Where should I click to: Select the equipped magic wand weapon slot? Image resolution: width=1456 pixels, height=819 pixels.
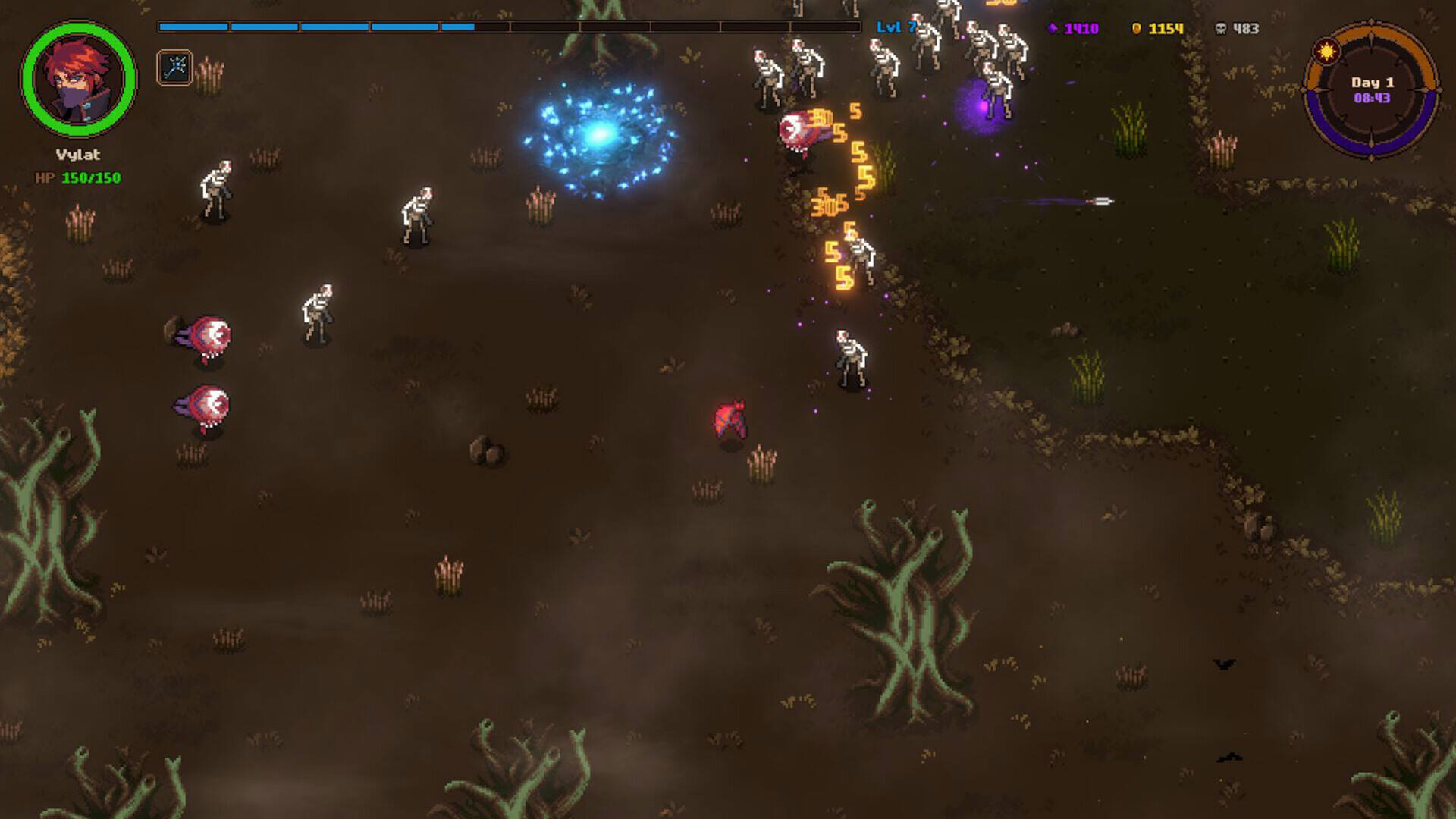(174, 67)
